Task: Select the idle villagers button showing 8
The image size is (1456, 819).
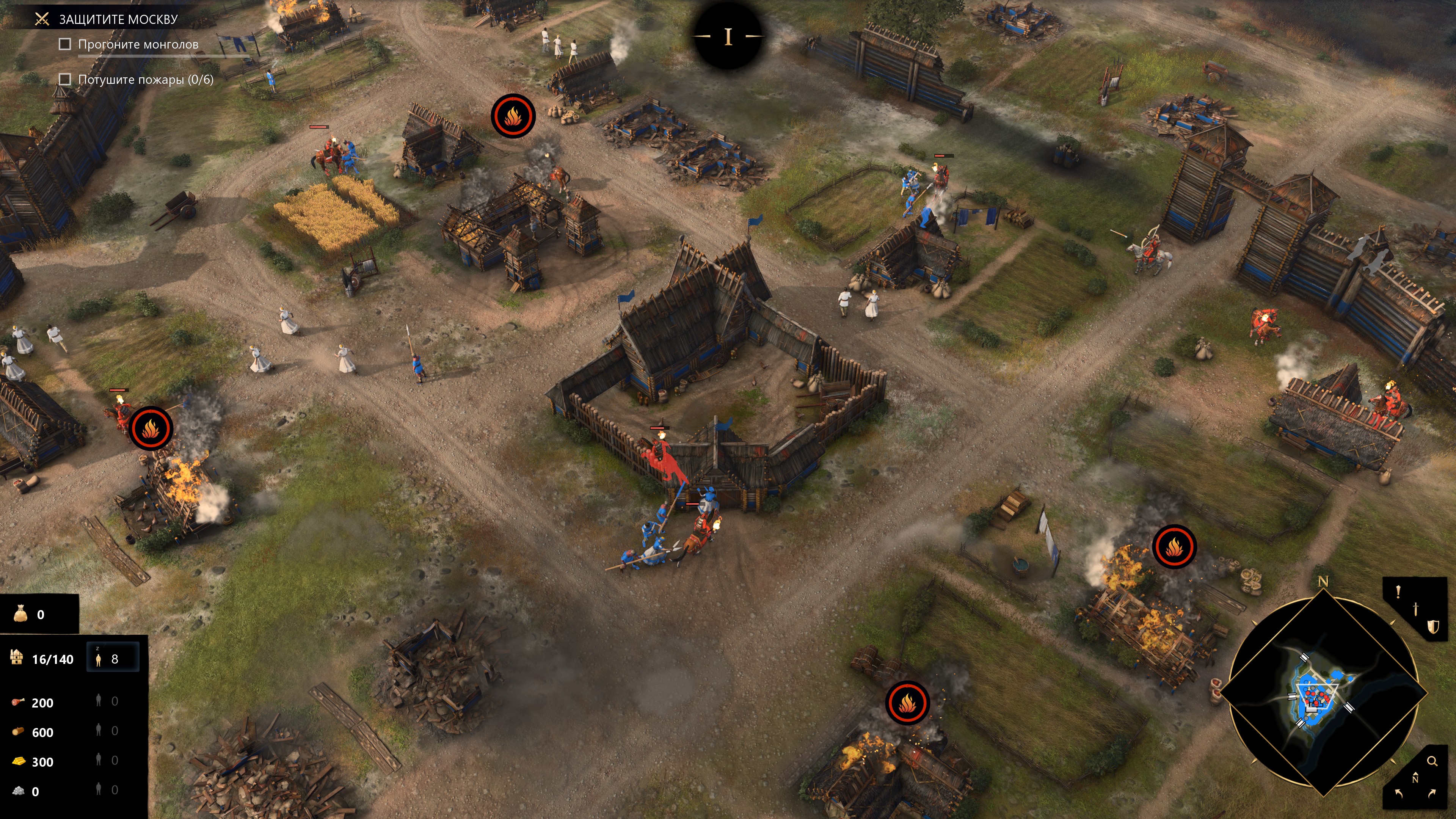Action: click(x=112, y=659)
